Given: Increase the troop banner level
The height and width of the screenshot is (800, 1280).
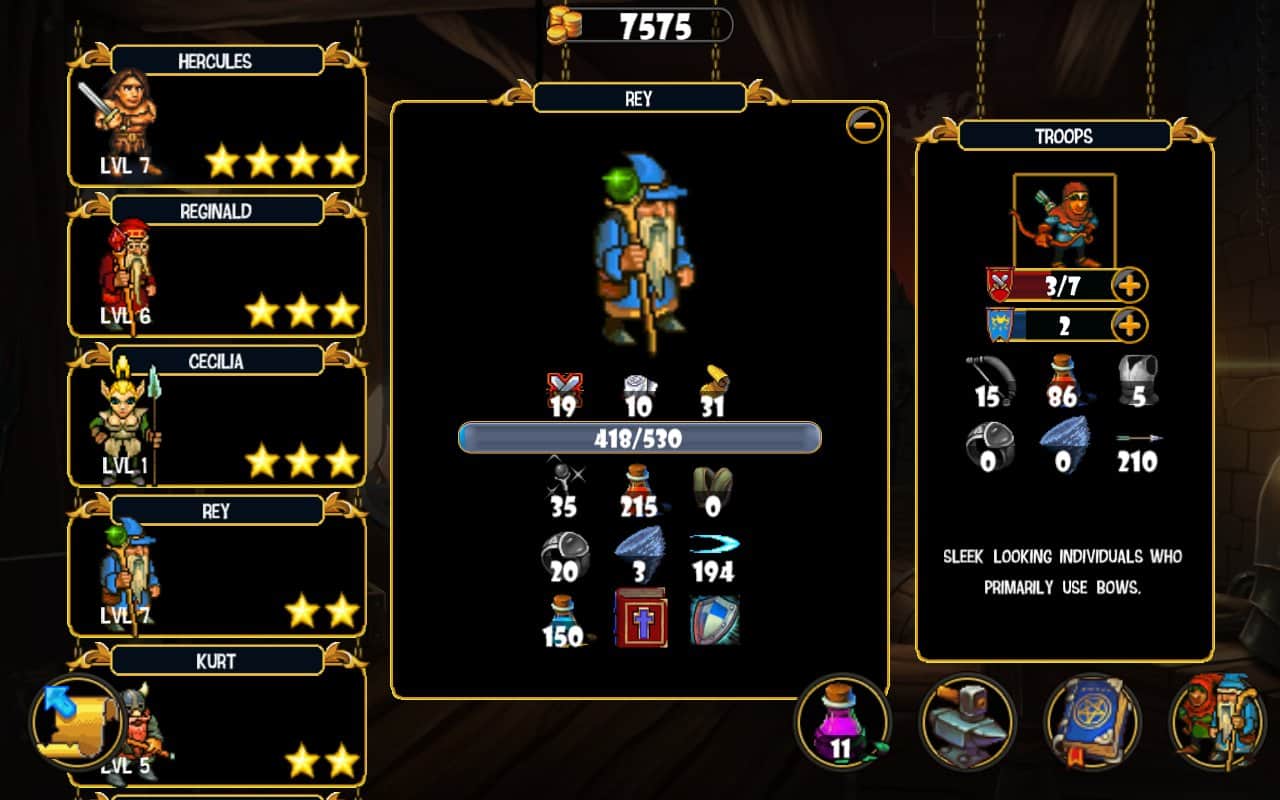Looking at the screenshot, I should point(1129,325).
